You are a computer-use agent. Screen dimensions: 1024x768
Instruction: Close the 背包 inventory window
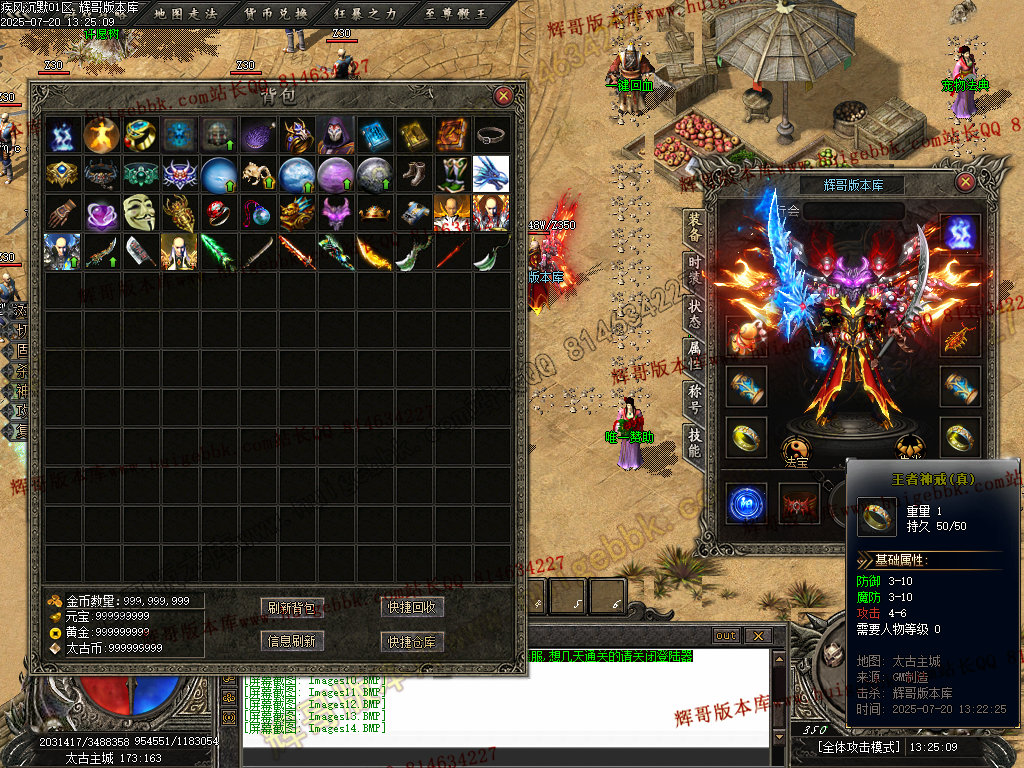pyautogui.click(x=504, y=96)
